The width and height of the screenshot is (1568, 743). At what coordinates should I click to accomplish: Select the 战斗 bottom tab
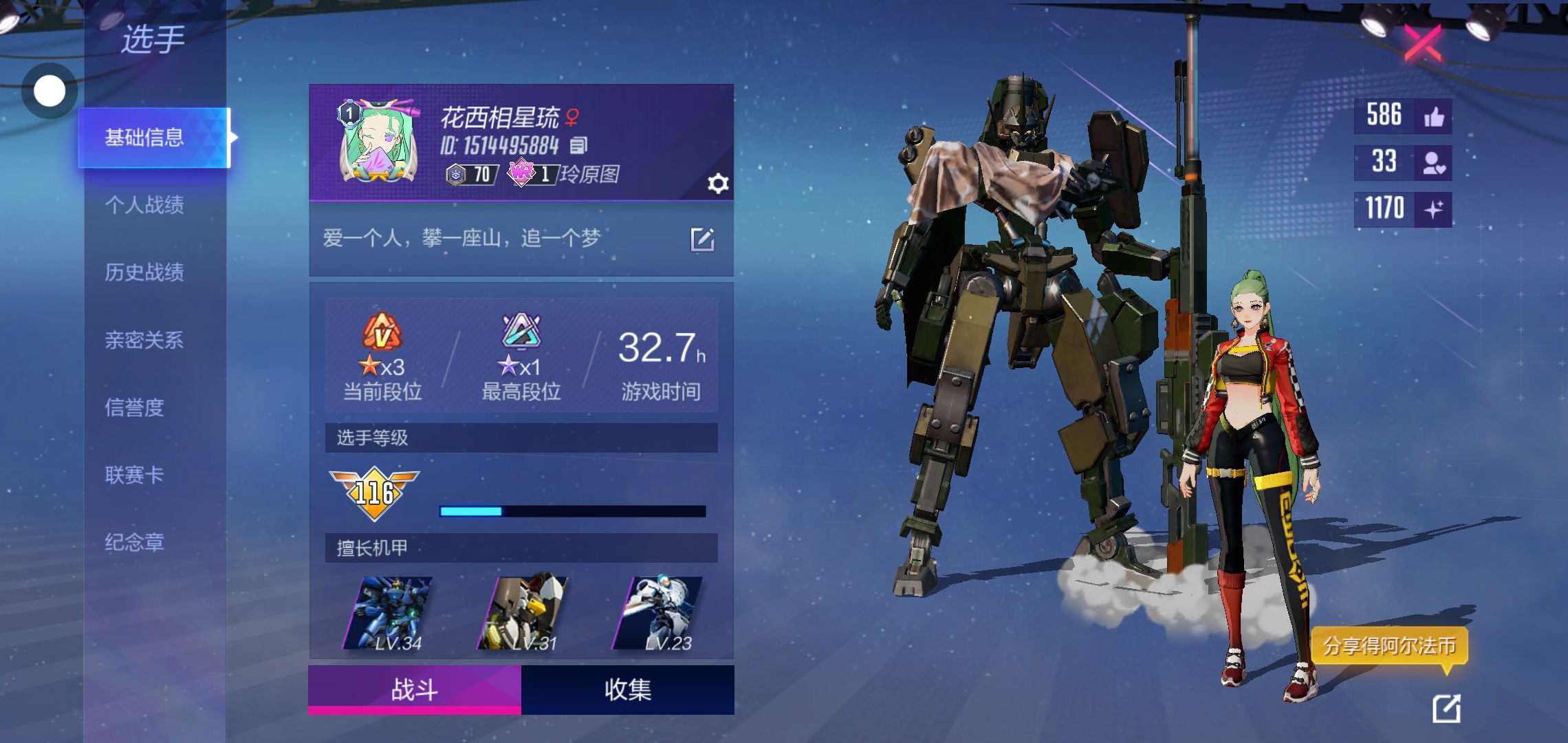pos(415,689)
